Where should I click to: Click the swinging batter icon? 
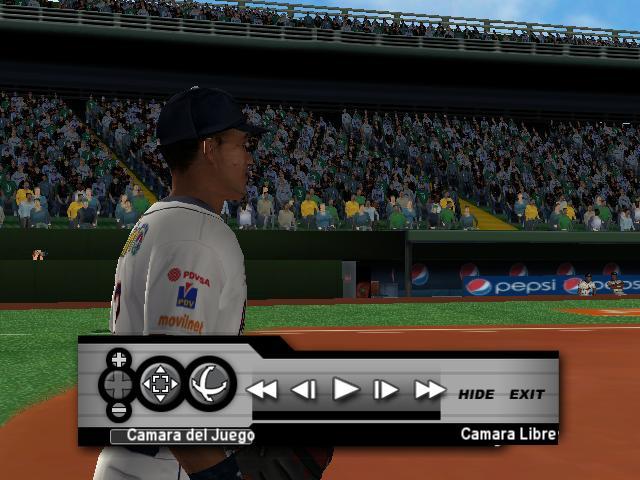click(210, 384)
